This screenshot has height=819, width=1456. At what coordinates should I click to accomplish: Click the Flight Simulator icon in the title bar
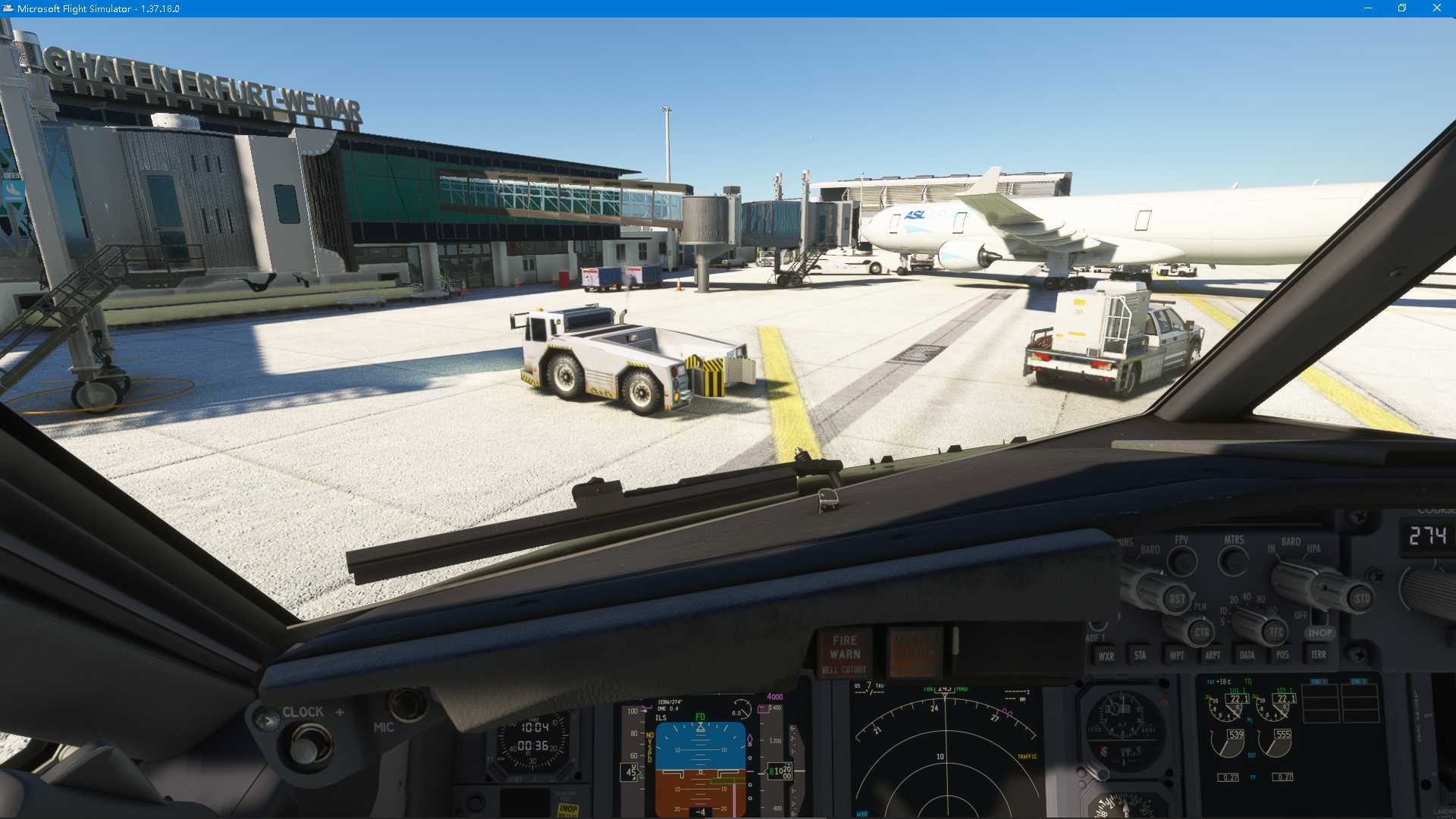8,8
